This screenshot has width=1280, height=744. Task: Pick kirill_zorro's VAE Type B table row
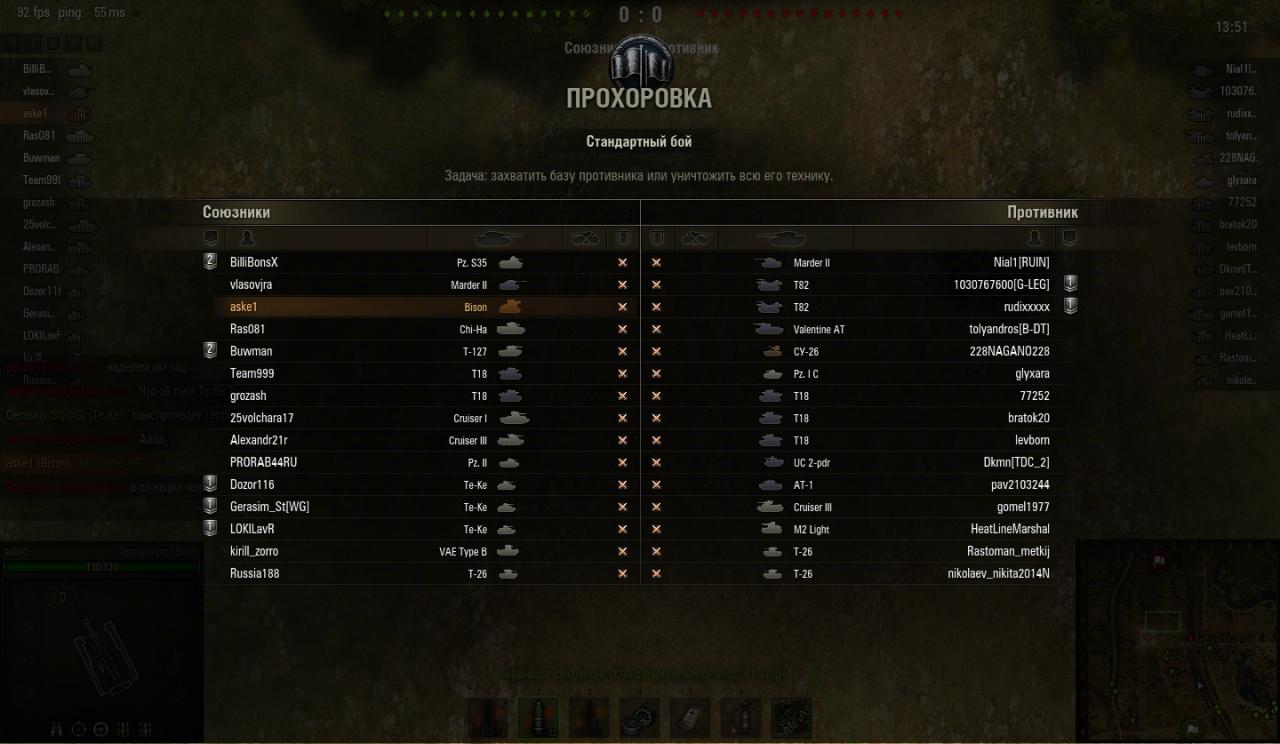(420, 551)
